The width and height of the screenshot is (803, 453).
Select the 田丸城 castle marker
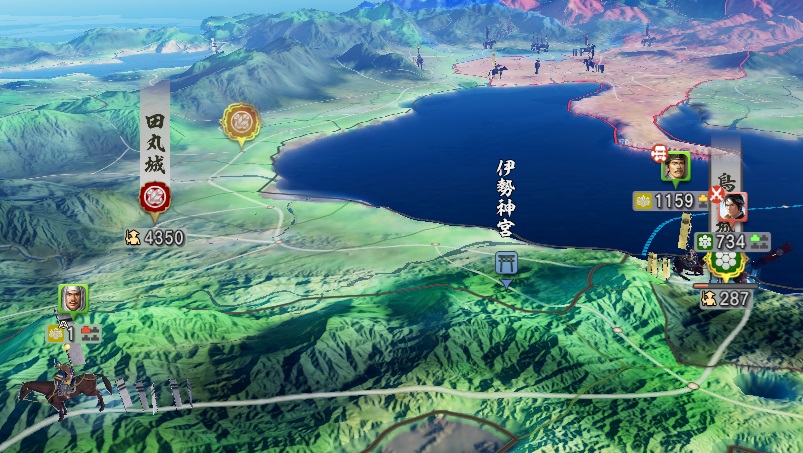pos(154,196)
